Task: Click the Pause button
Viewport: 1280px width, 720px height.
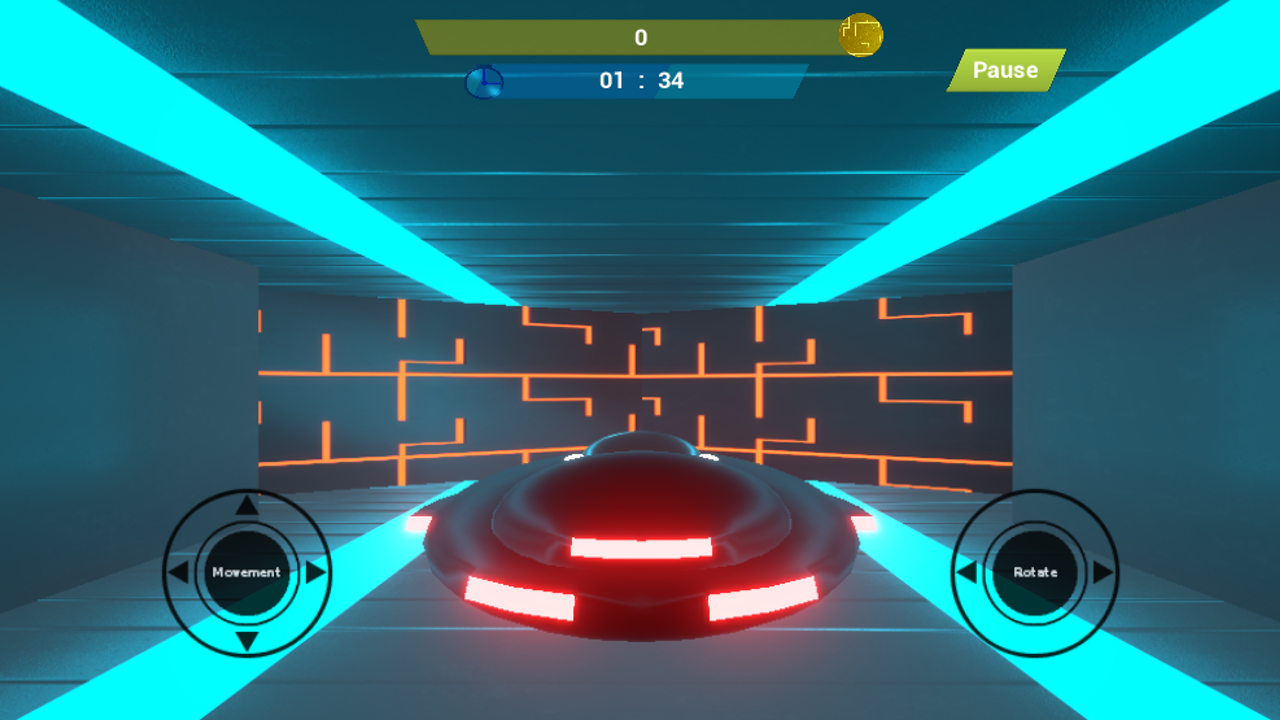Action: 1006,71
